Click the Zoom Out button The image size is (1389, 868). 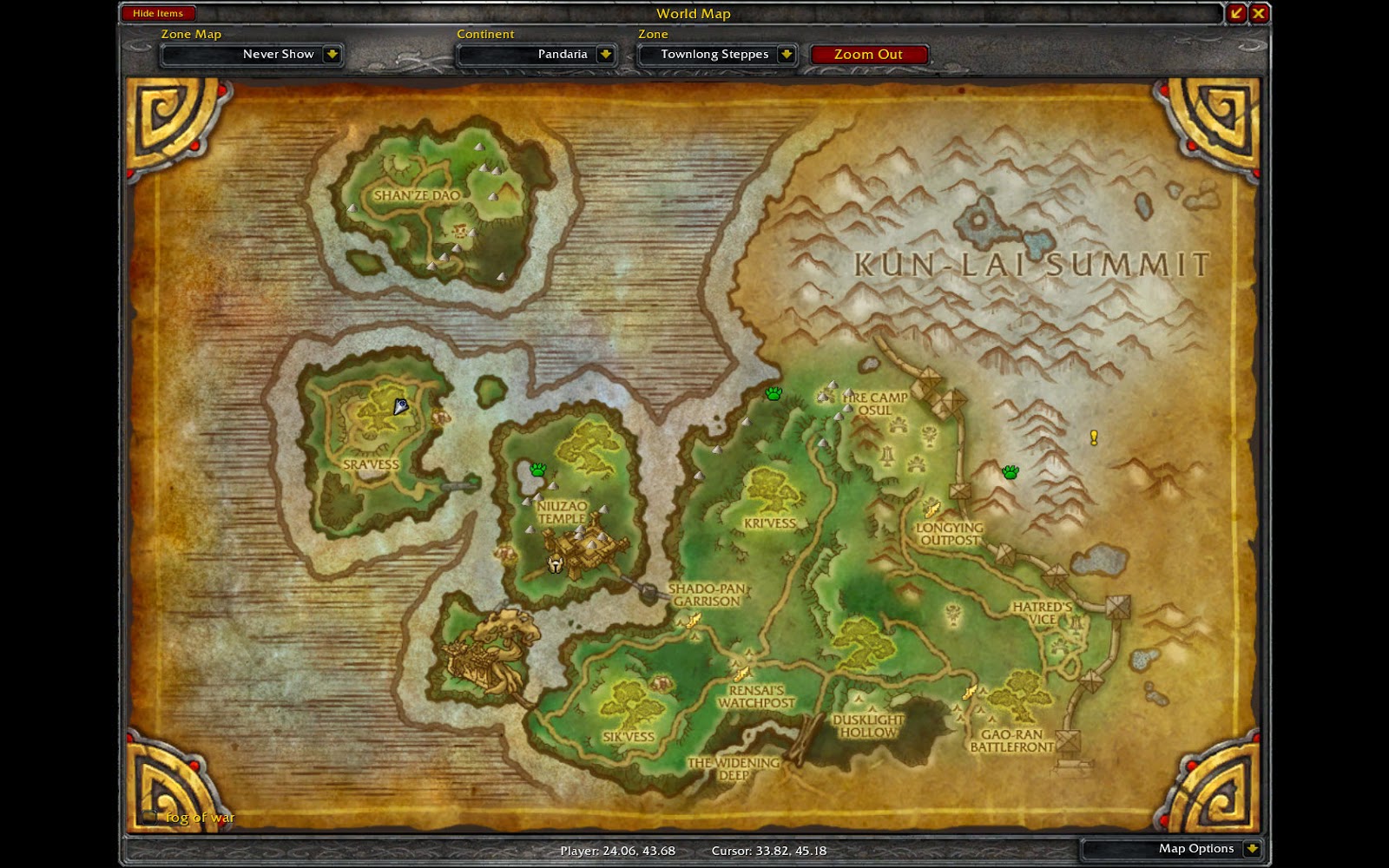[x=868, y=54]
